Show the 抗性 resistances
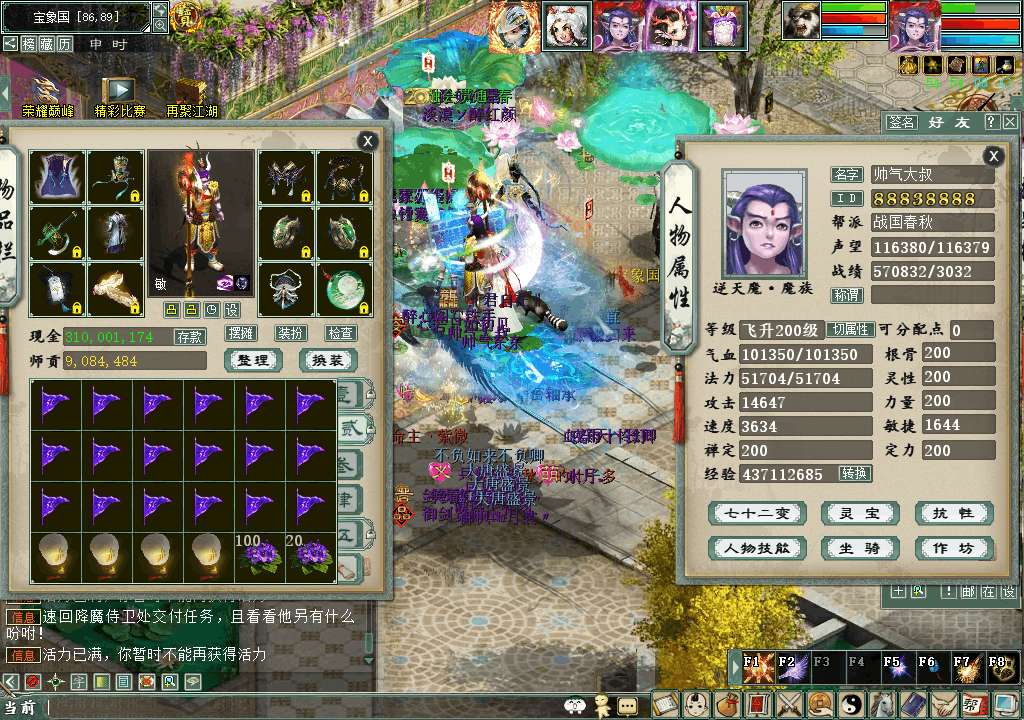The image size is (1024, 720). [954, 514]
